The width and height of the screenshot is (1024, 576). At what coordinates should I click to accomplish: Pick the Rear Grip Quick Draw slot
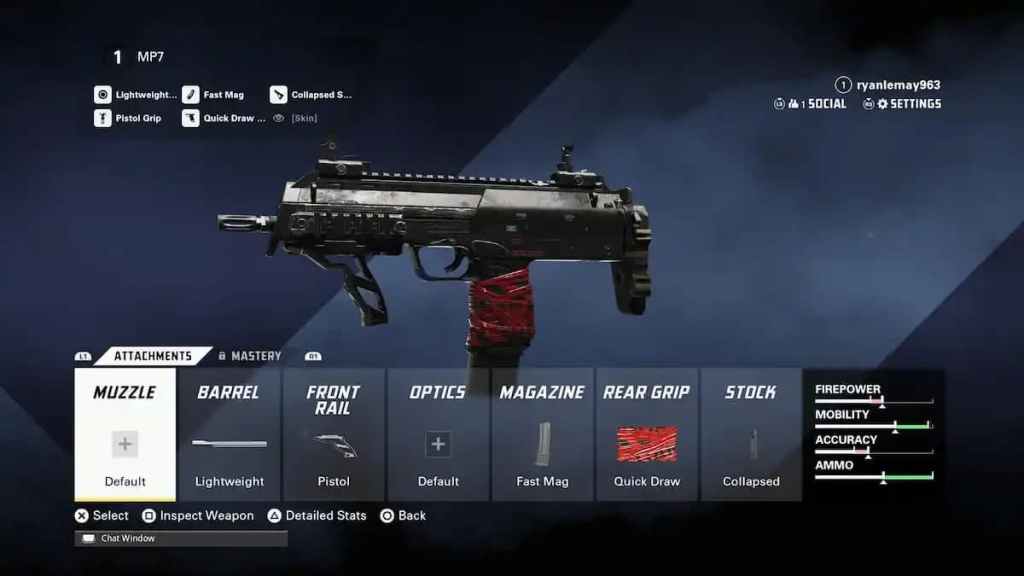[x=647, y=434]
